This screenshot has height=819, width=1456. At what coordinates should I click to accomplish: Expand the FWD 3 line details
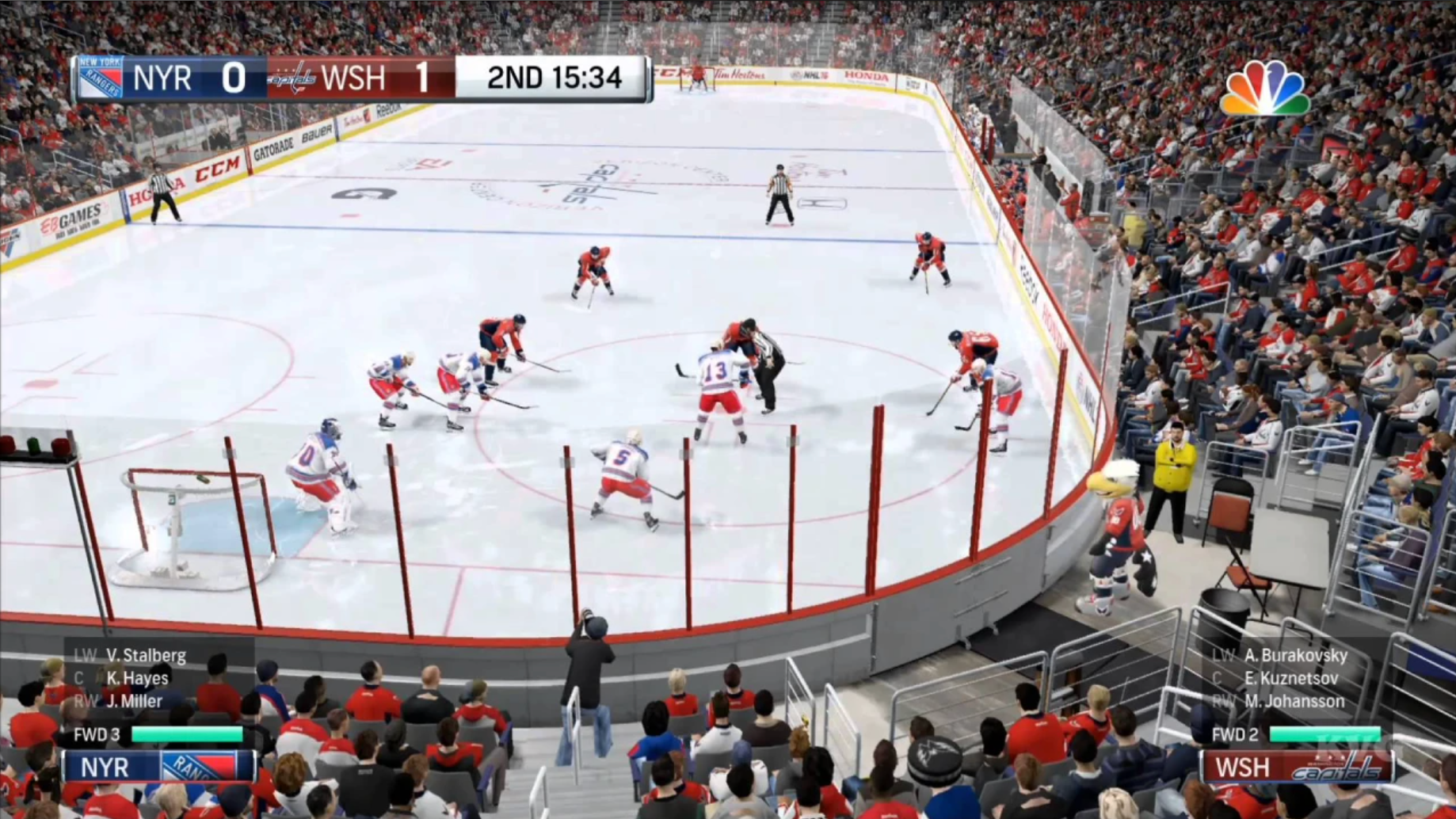click(97, 734)
